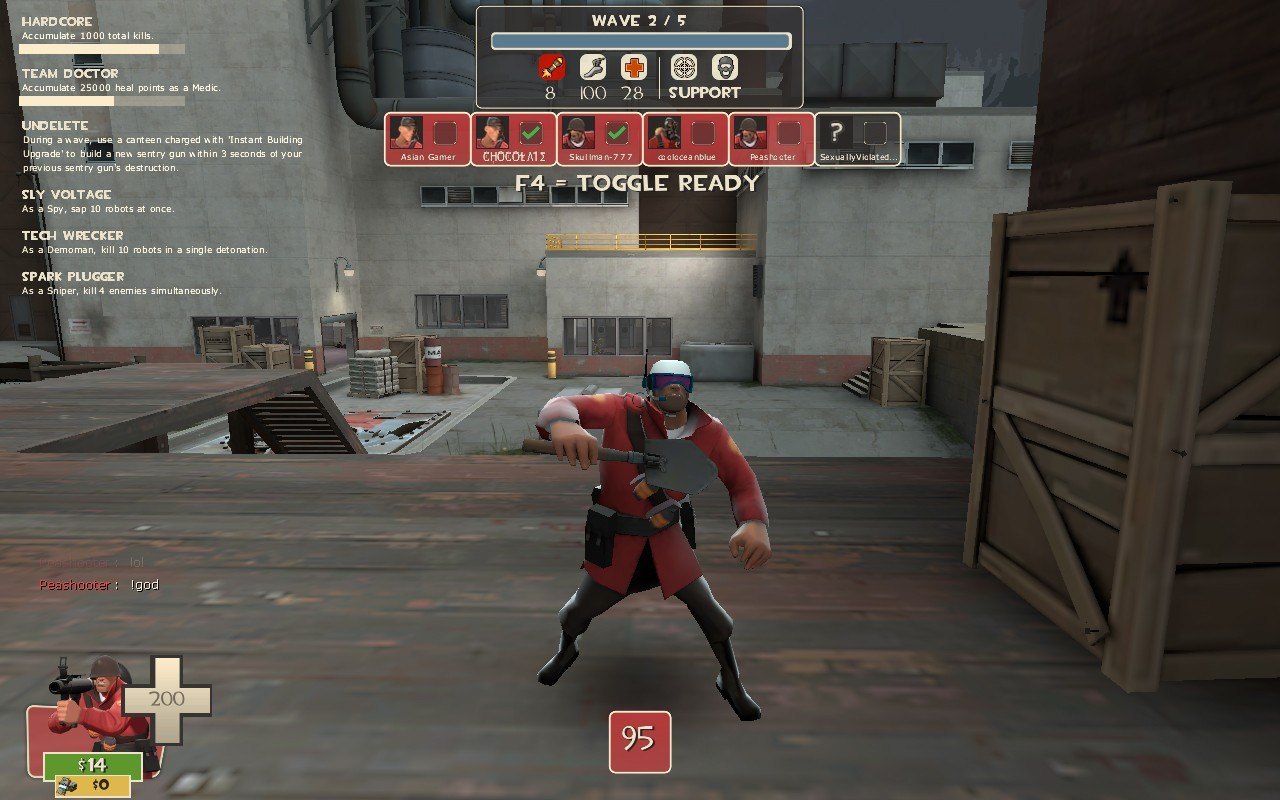This screenshot has height=800, width=1280.
Task: Click Peashooter's "!god" chat message
Action: point(143,585)
